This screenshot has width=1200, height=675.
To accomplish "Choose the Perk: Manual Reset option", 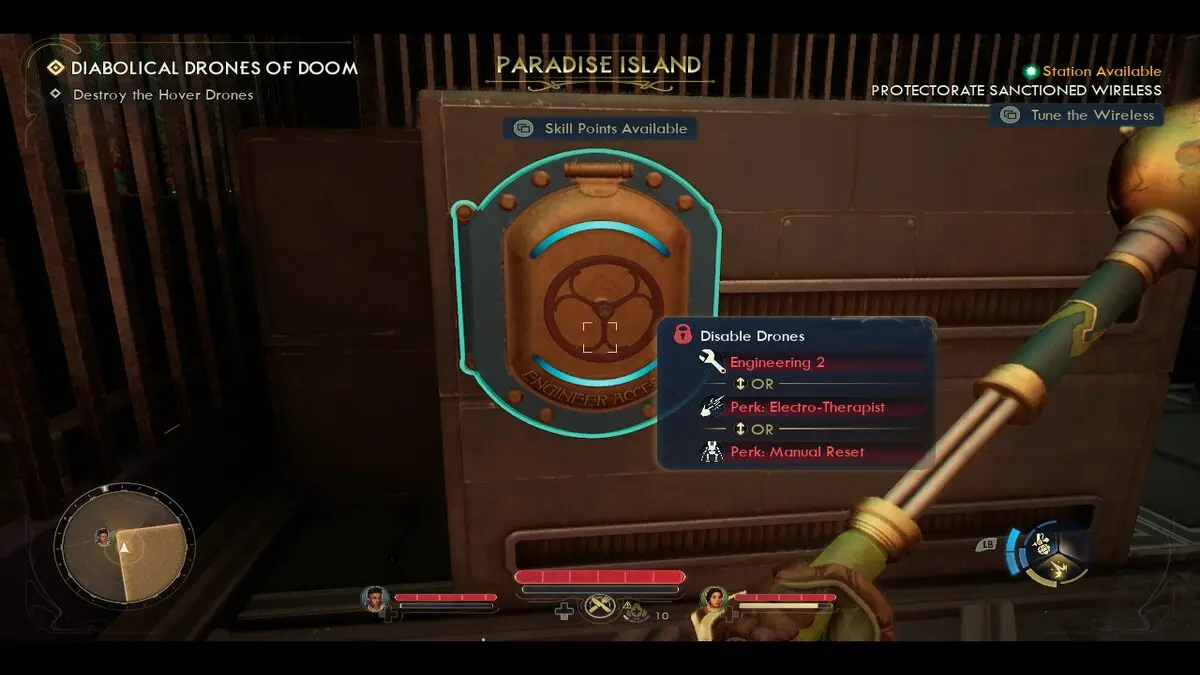I will (x=797, y=452).
